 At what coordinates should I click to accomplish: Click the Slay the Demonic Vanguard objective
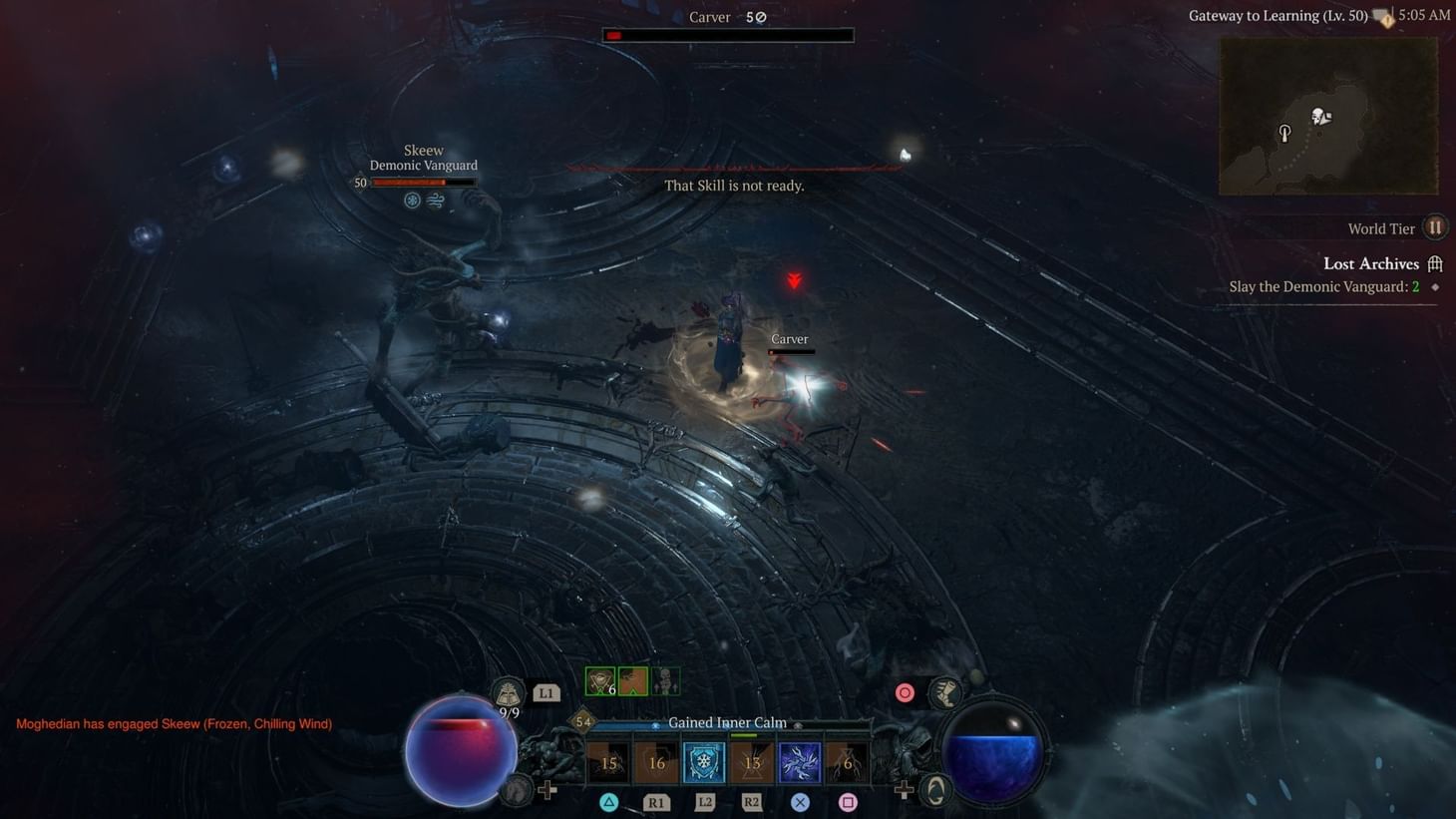click(x=1325, y=286)
